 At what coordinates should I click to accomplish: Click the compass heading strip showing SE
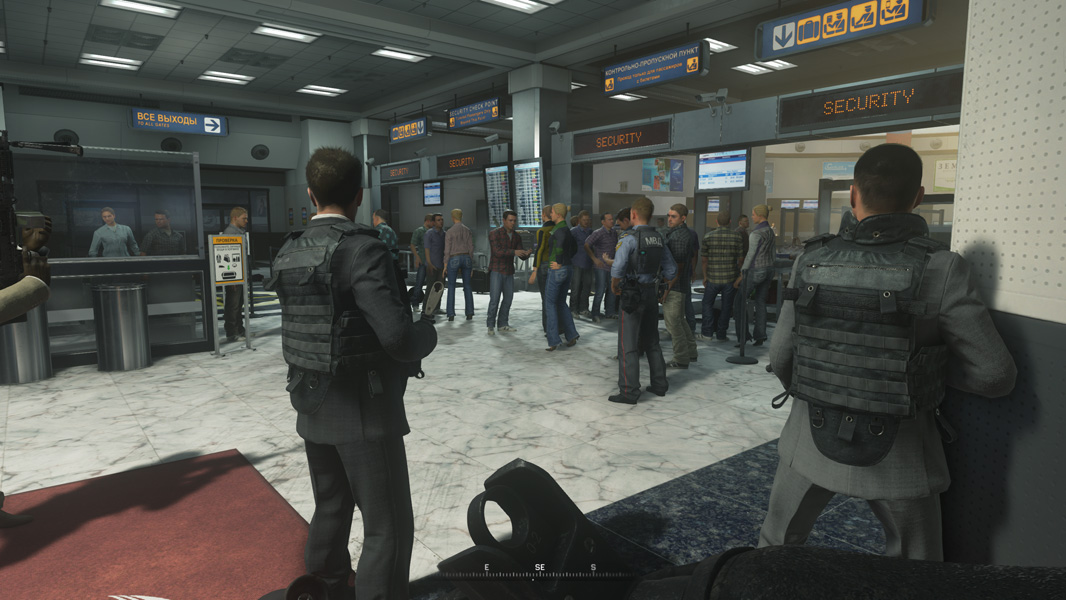tap(540, 569)
